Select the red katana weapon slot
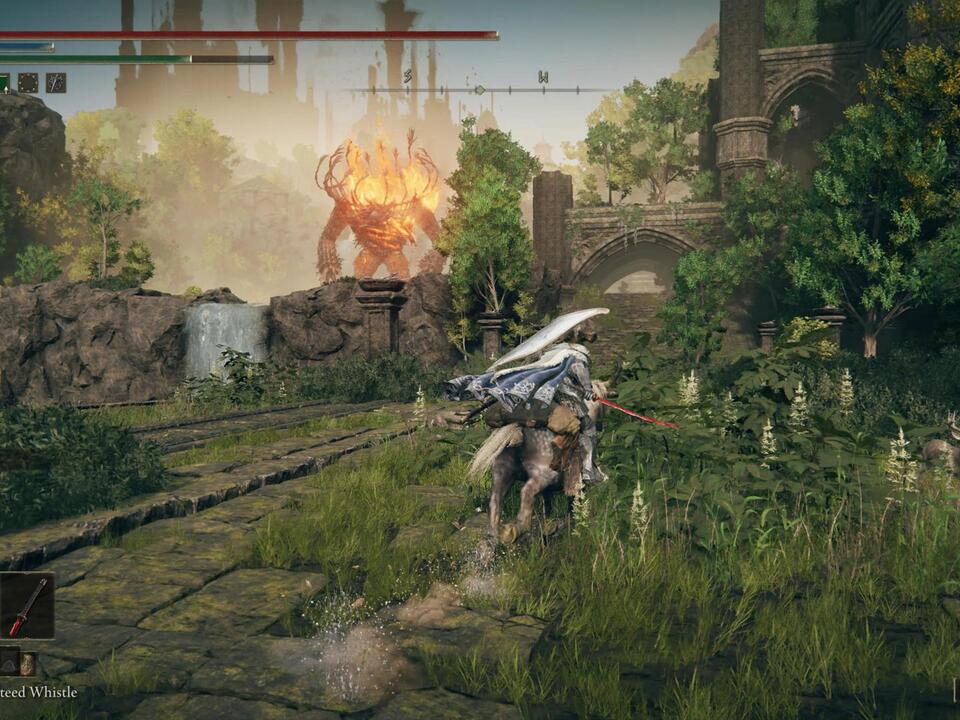The image size is (960, 720). (27, 606)
